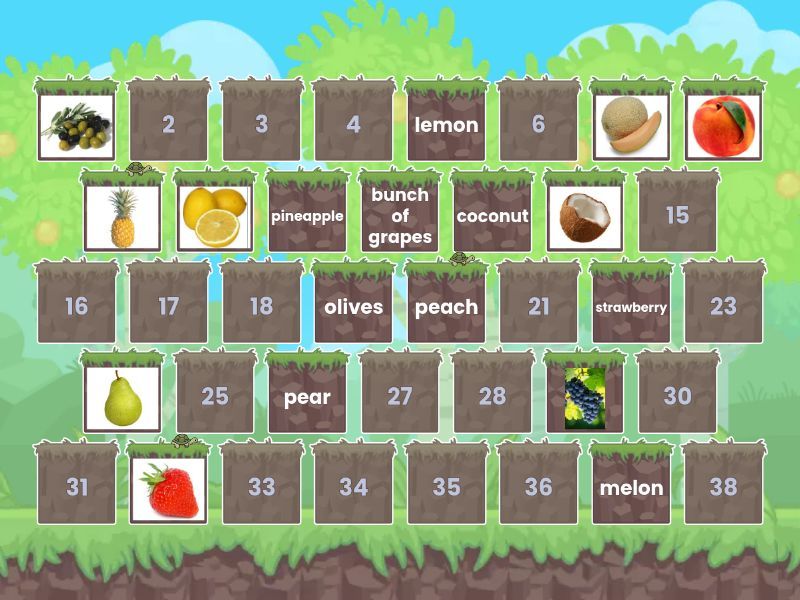800x600 pixels.
Task: Pick the peach picture tile
Action: pos(723,126)
